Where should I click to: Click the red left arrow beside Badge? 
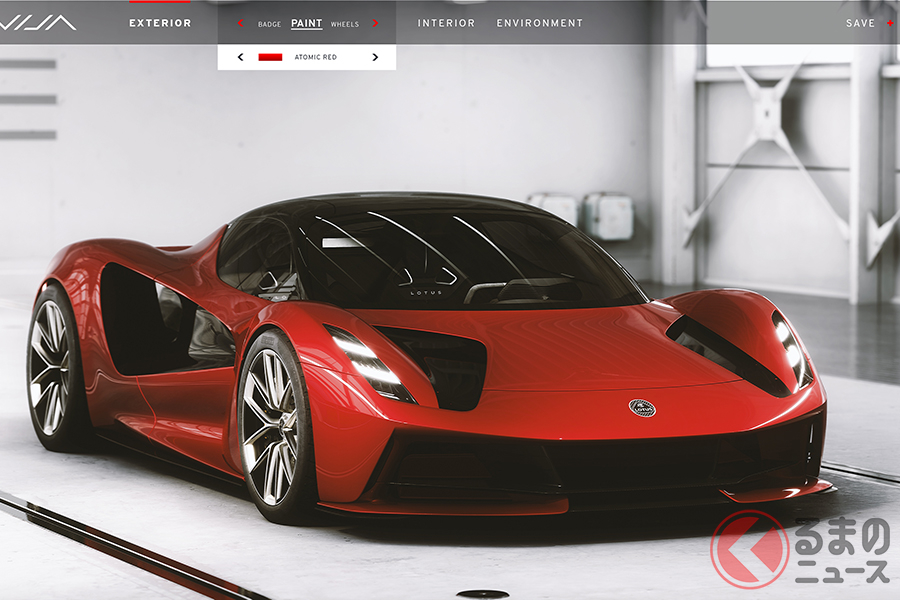click(x=240, y=24)
